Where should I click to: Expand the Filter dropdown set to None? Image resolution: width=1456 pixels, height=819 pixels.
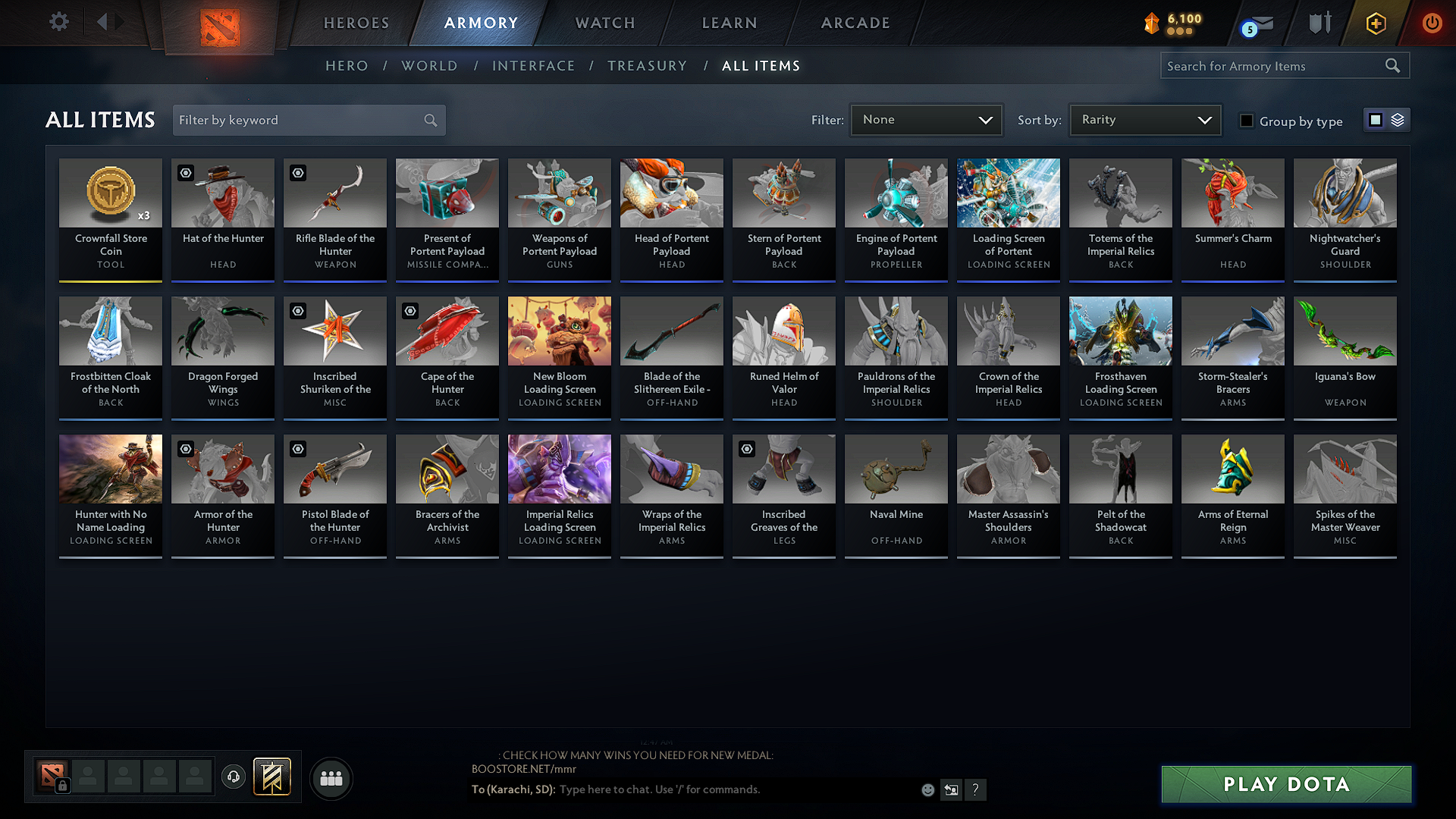[925, 120]
